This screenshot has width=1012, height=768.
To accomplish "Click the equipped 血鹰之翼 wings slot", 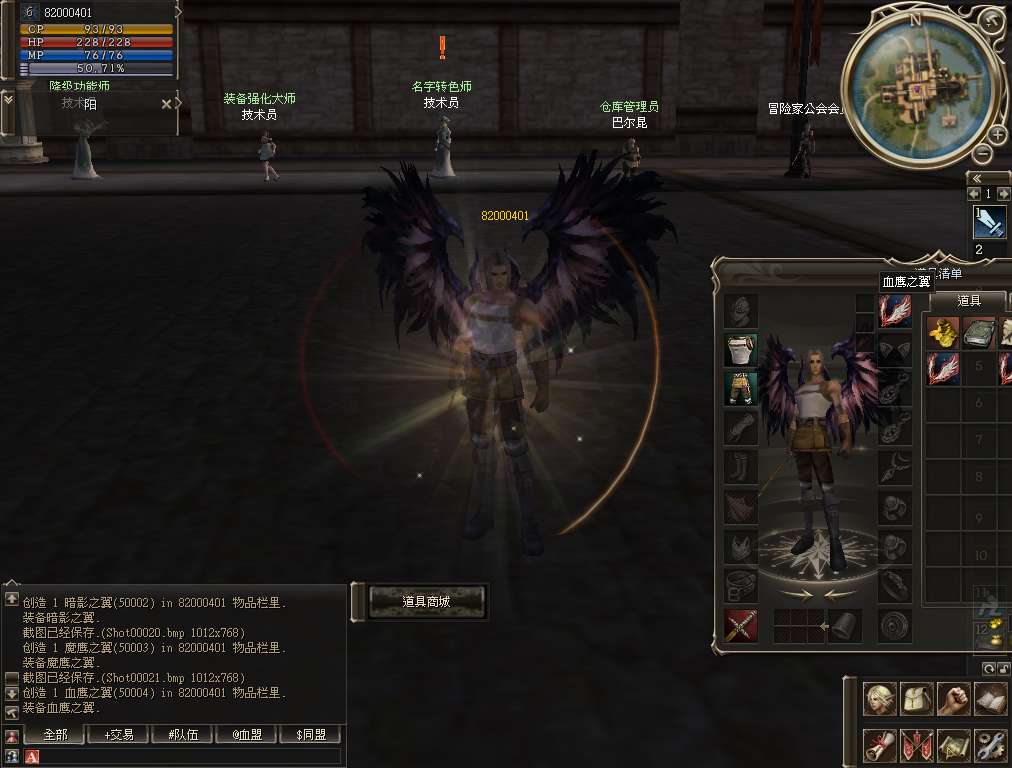I will coord(895,311).
